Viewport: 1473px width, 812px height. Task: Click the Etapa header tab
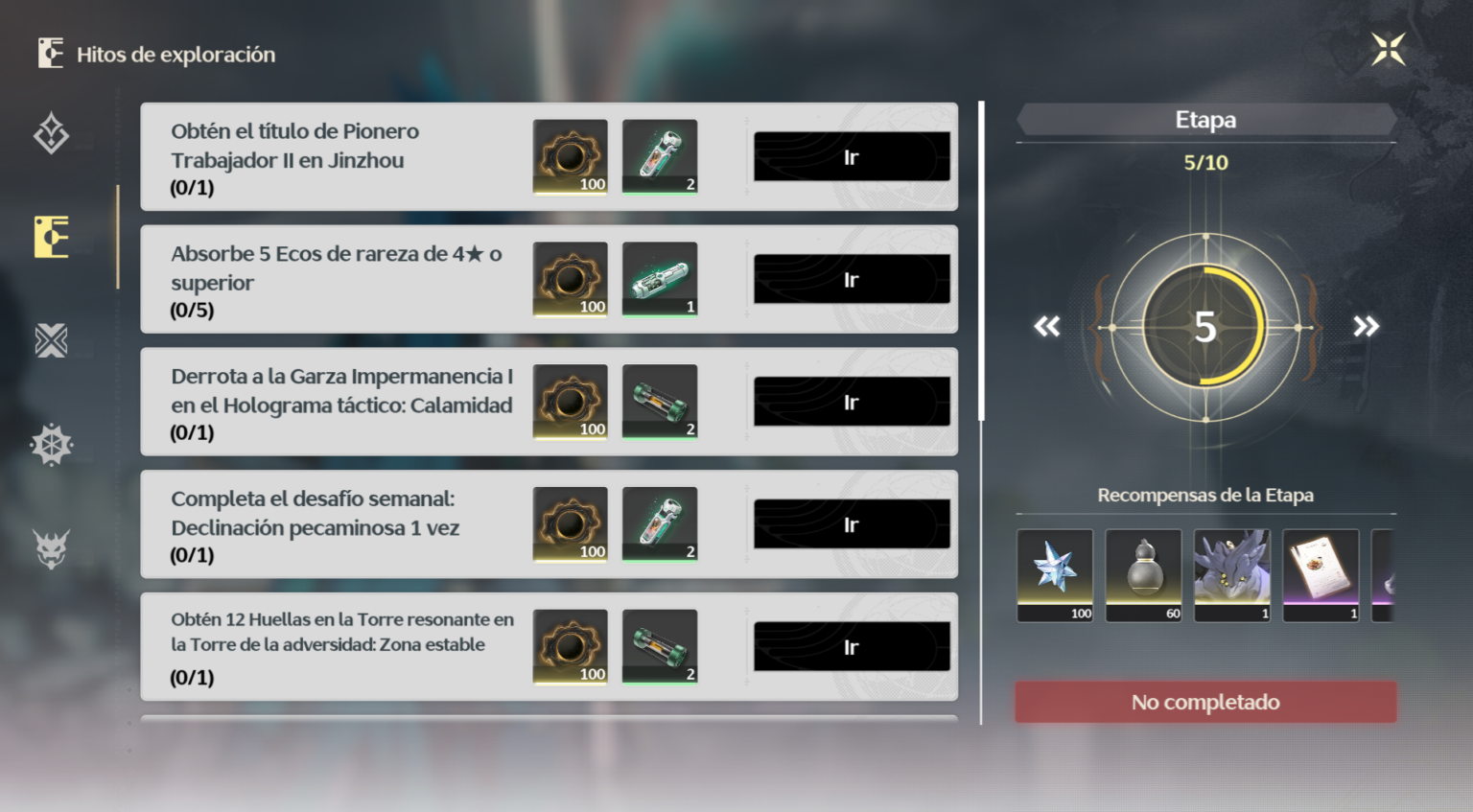click(x=1205, y=119)
